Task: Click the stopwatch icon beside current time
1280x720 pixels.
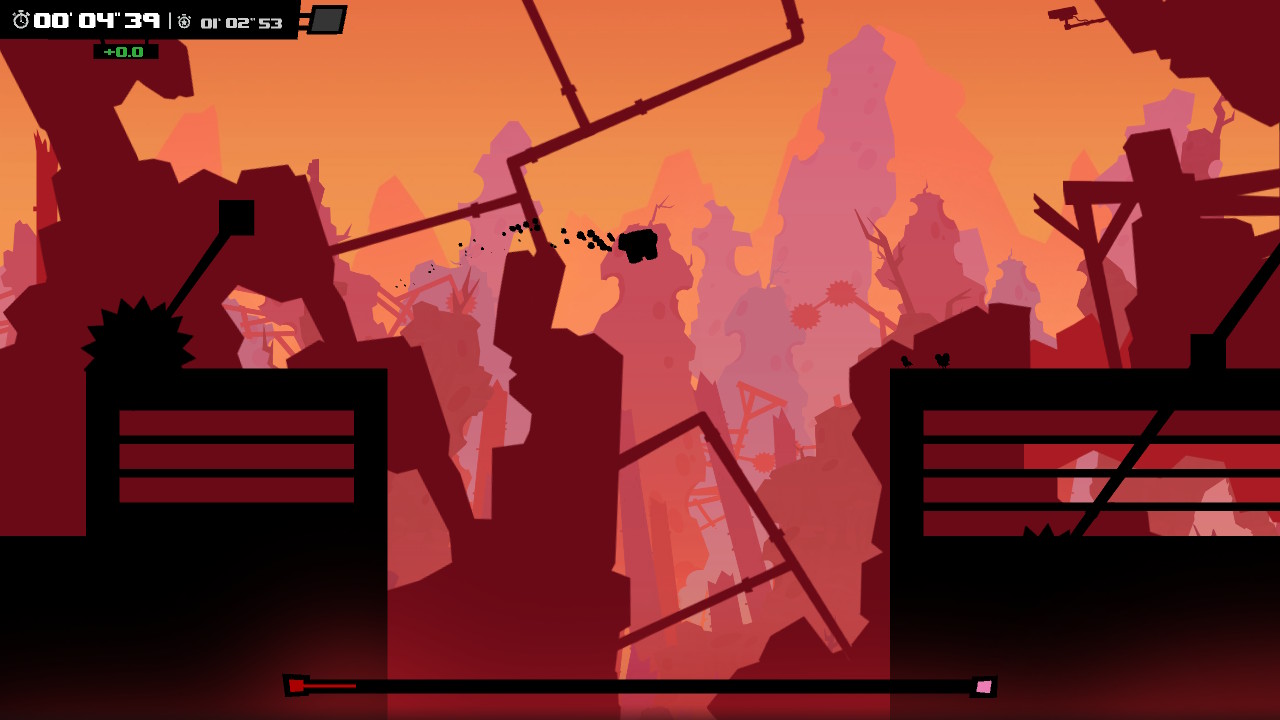Action: [20, 20]
